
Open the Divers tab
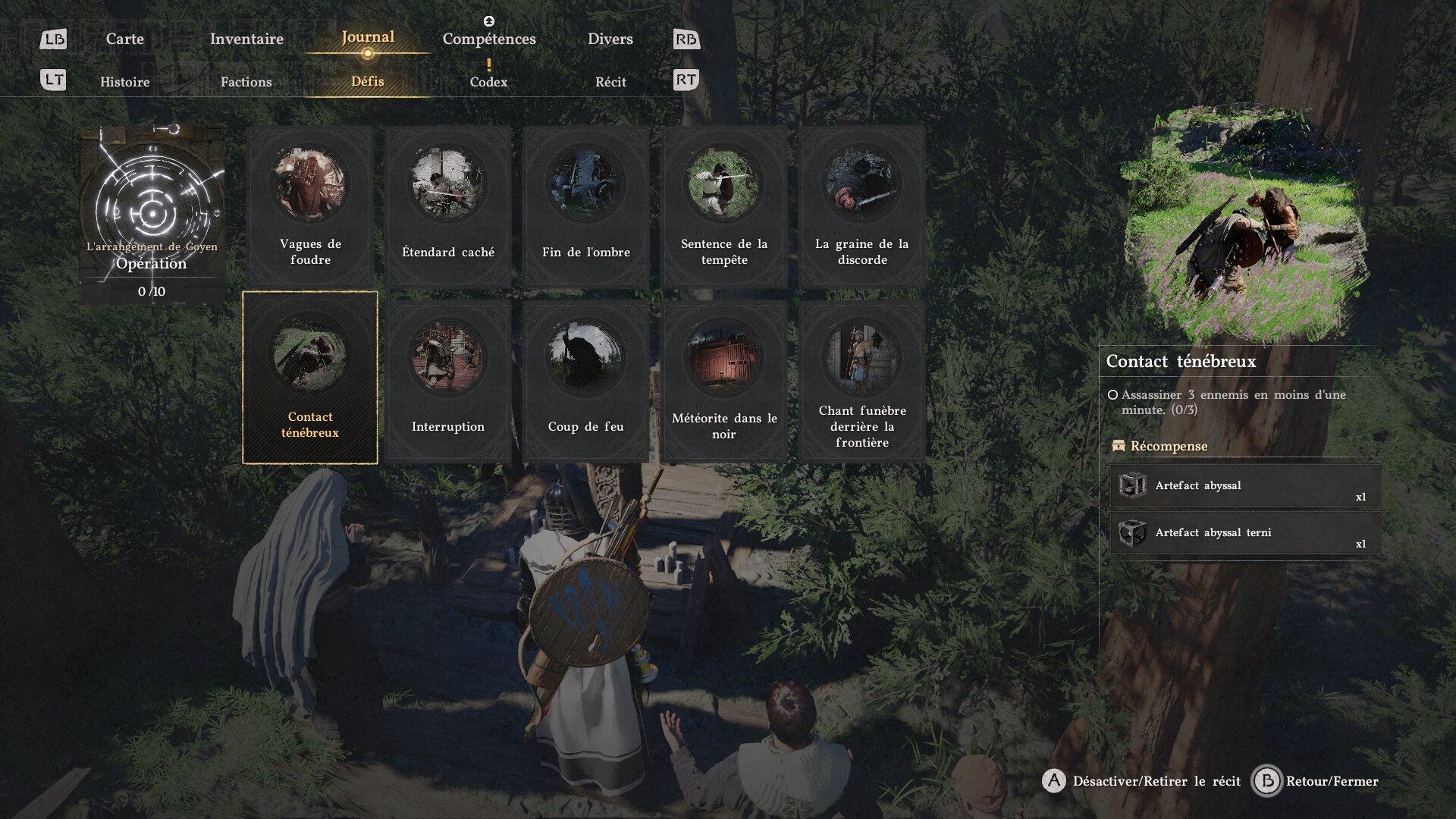pos(610,39)
